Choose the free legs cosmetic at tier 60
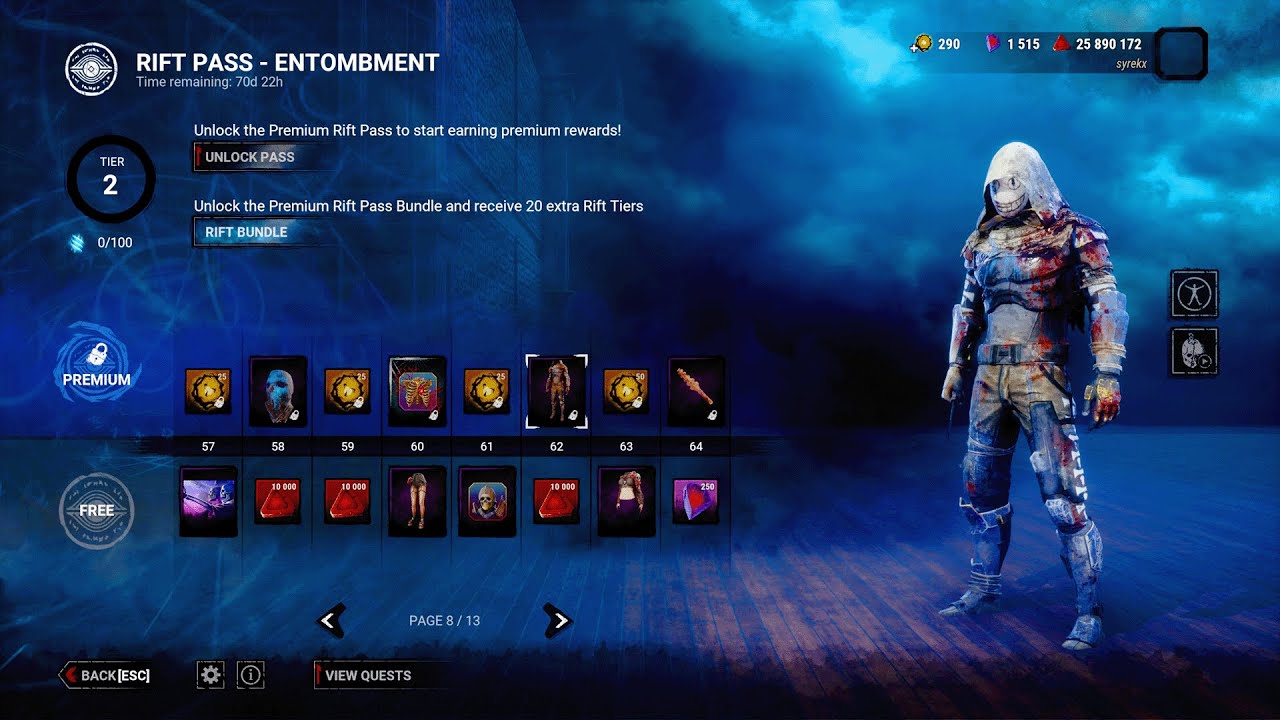This screenshot has width=1280, height=720. [417, 501]
